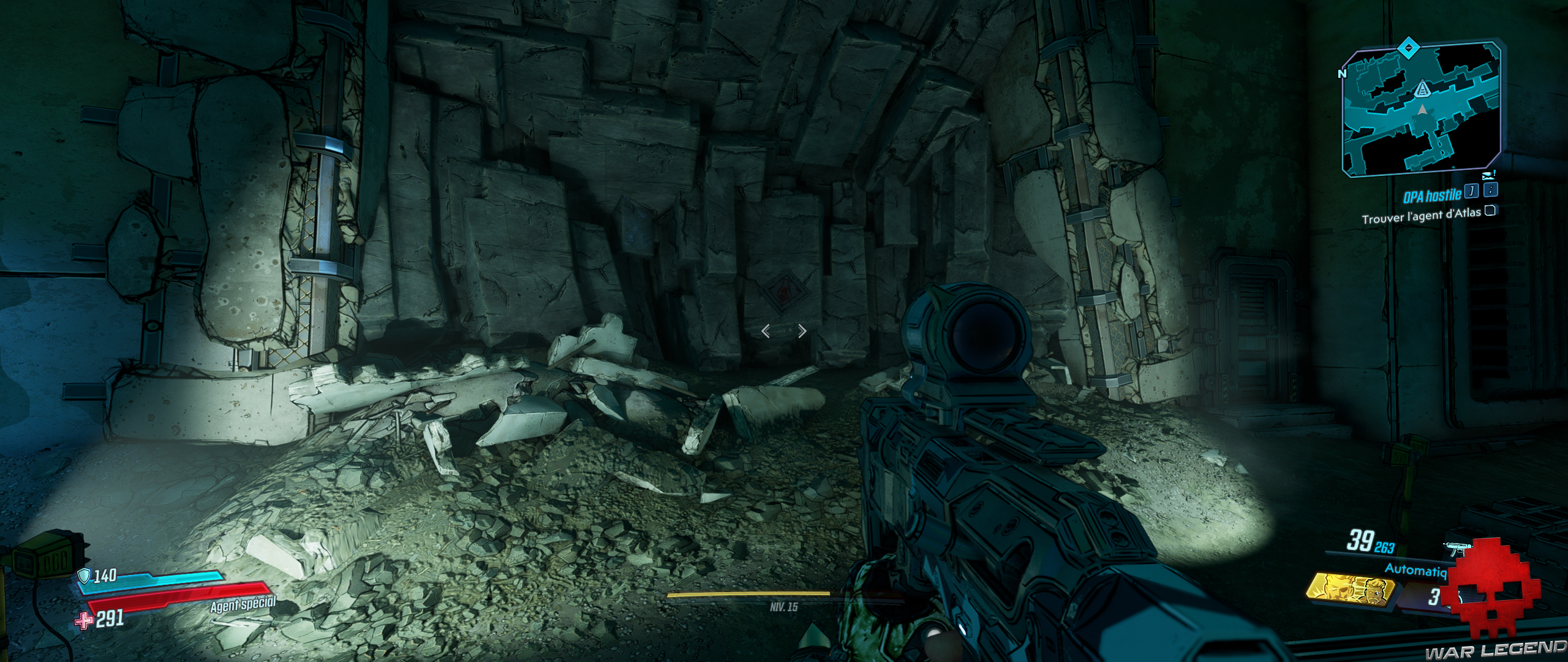Open the new mail notification icon
Viewport: 1568px width, 662px height.
point(1492,175)
